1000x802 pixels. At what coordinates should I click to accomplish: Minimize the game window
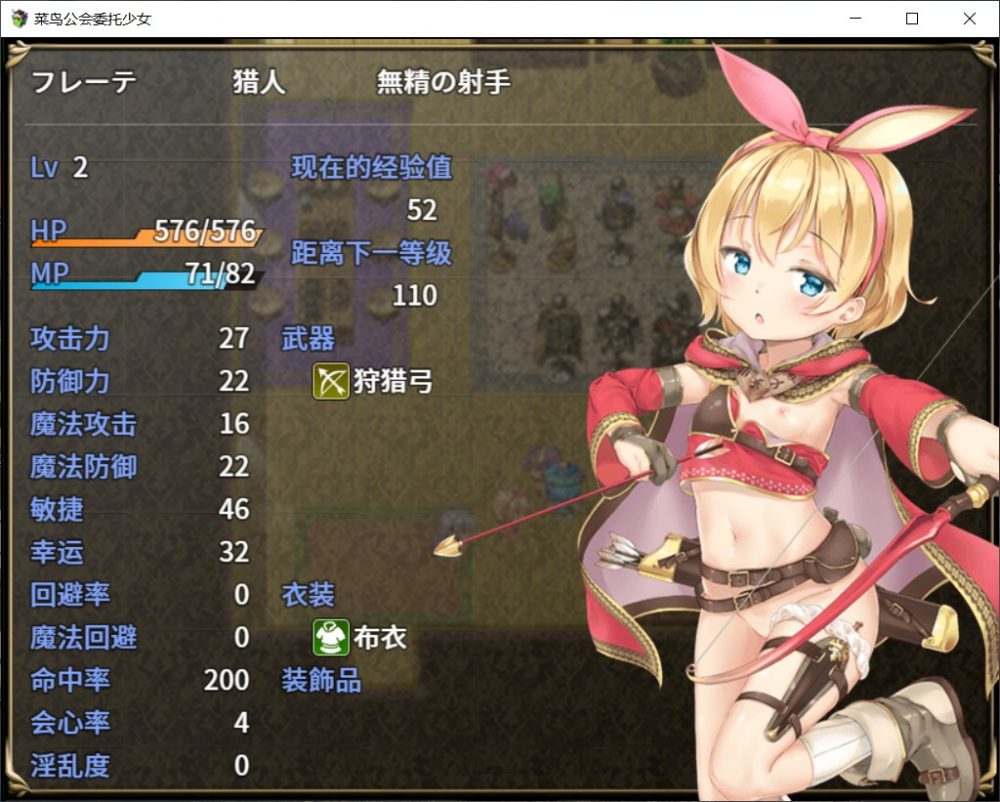(x=855, y=19)
